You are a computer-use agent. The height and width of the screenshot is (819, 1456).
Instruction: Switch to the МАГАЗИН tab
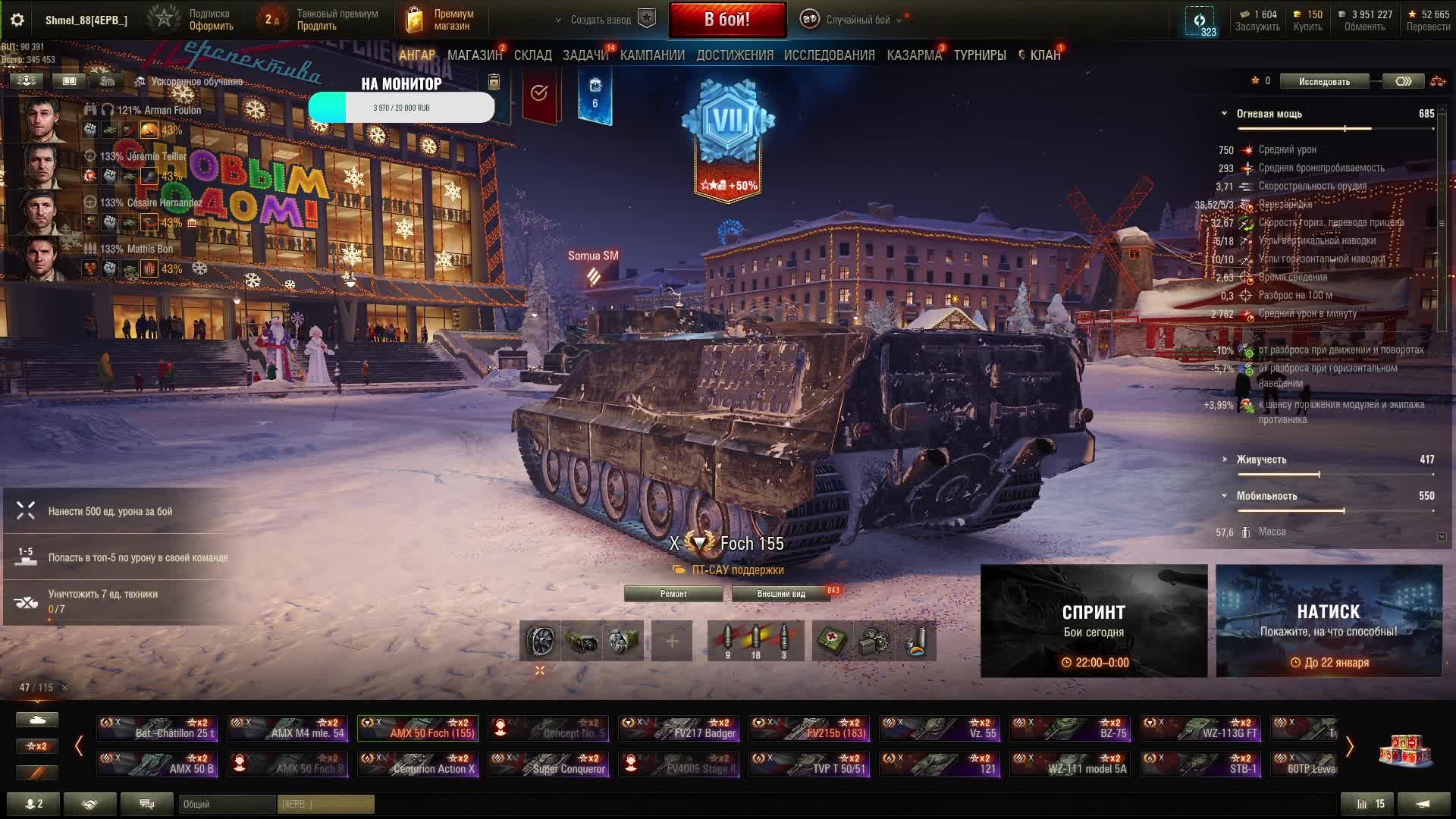475,55
